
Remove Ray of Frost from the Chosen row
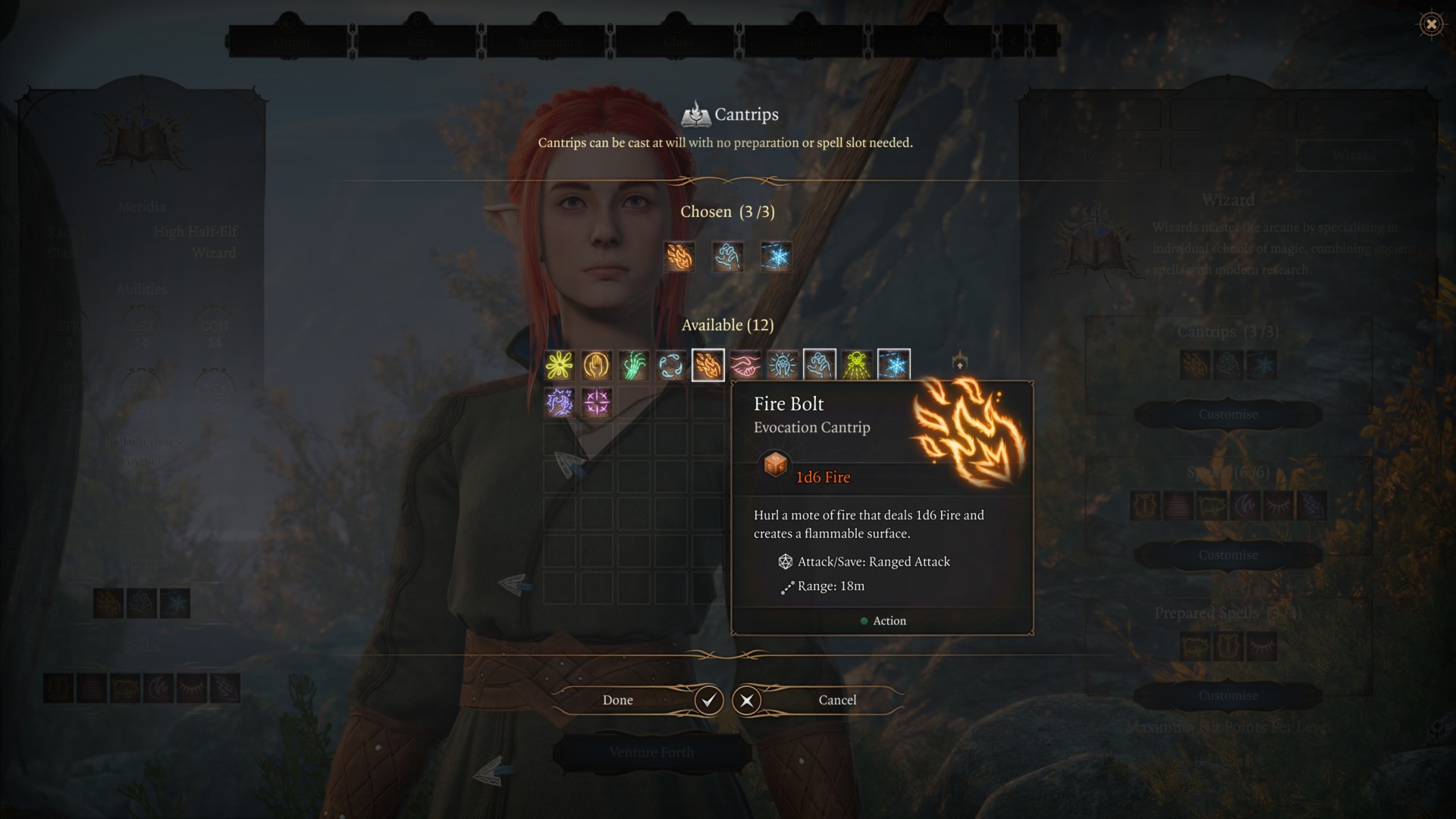coord(777,256)
